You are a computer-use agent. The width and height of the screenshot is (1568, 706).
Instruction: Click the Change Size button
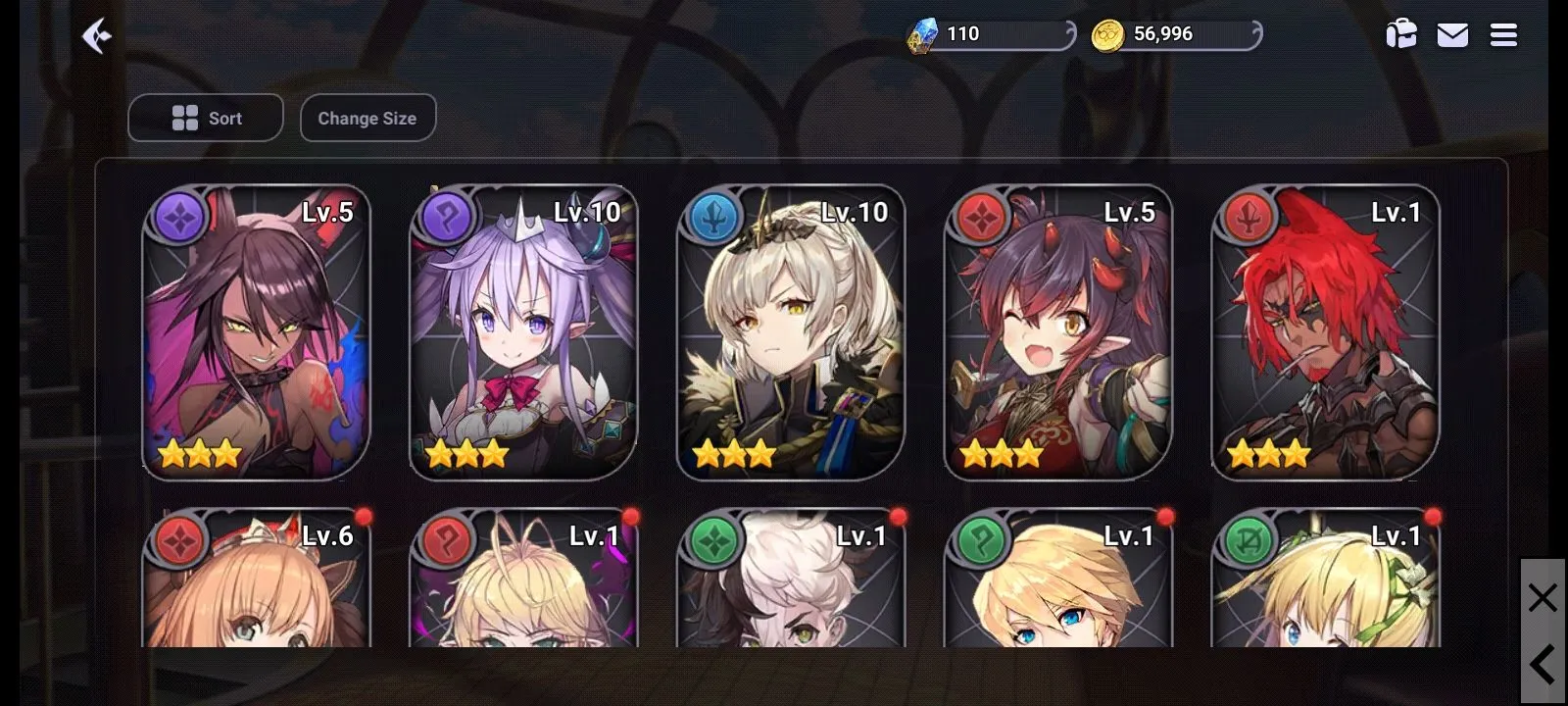367,118
